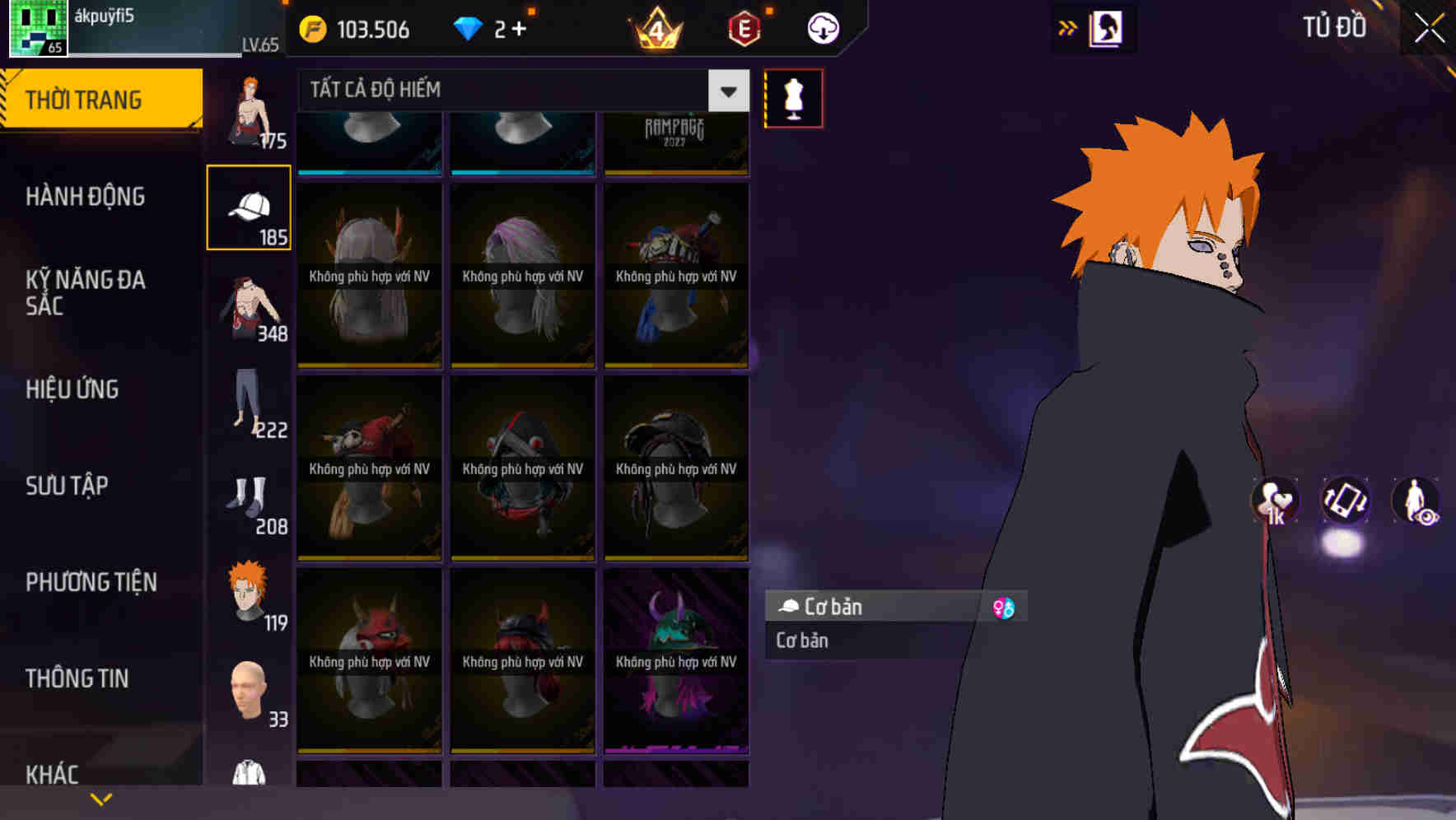Collapse the top bar with the double-arrow toggle

(1068, 27)
